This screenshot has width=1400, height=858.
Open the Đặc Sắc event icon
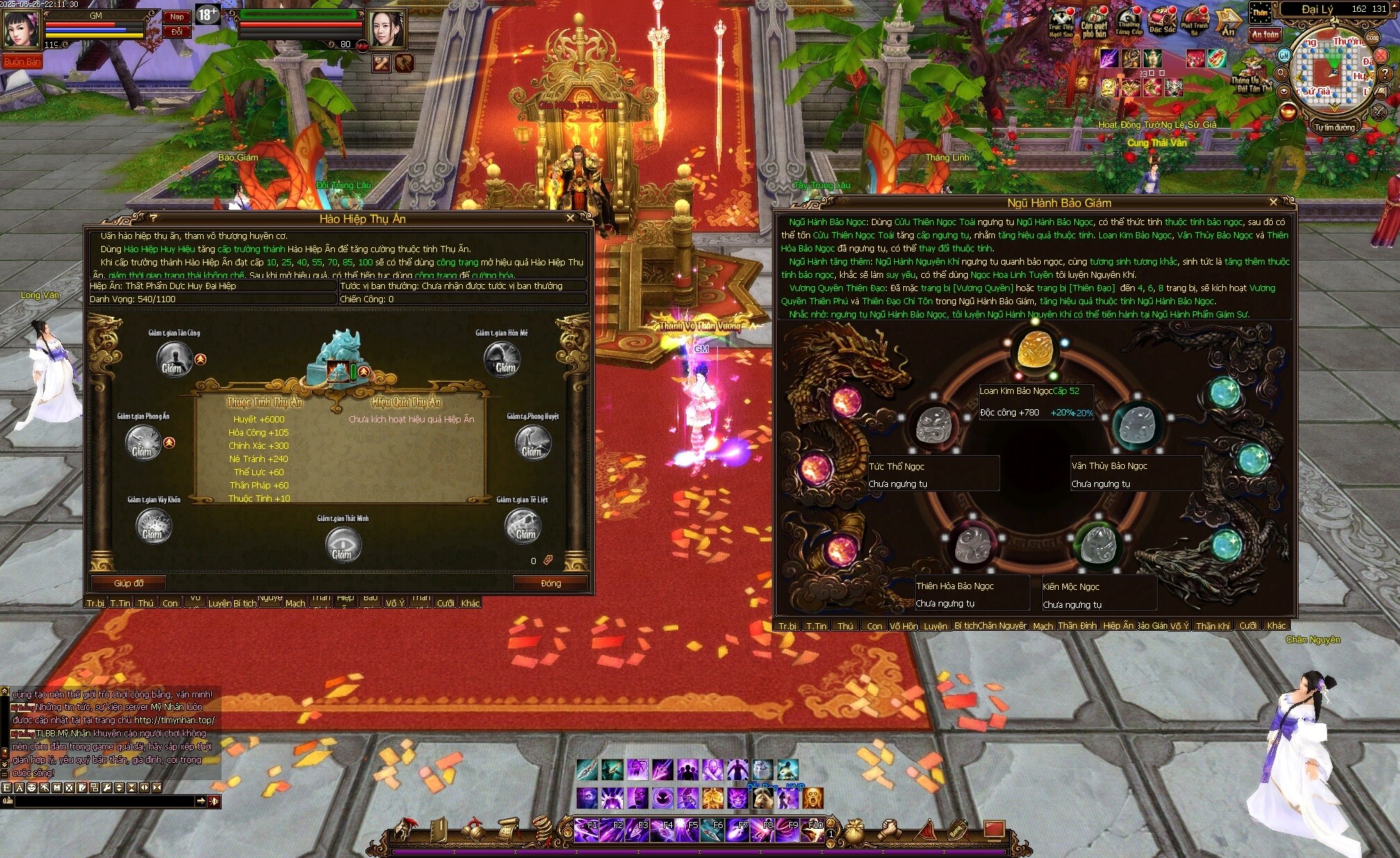pos(1162,22)
